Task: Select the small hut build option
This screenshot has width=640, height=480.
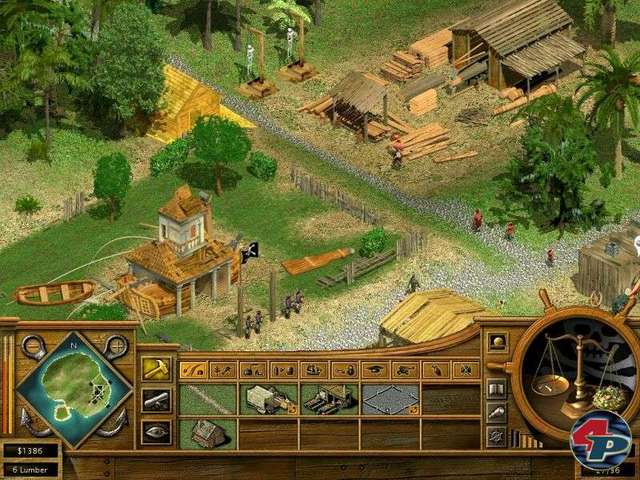Action: [208, 433]
